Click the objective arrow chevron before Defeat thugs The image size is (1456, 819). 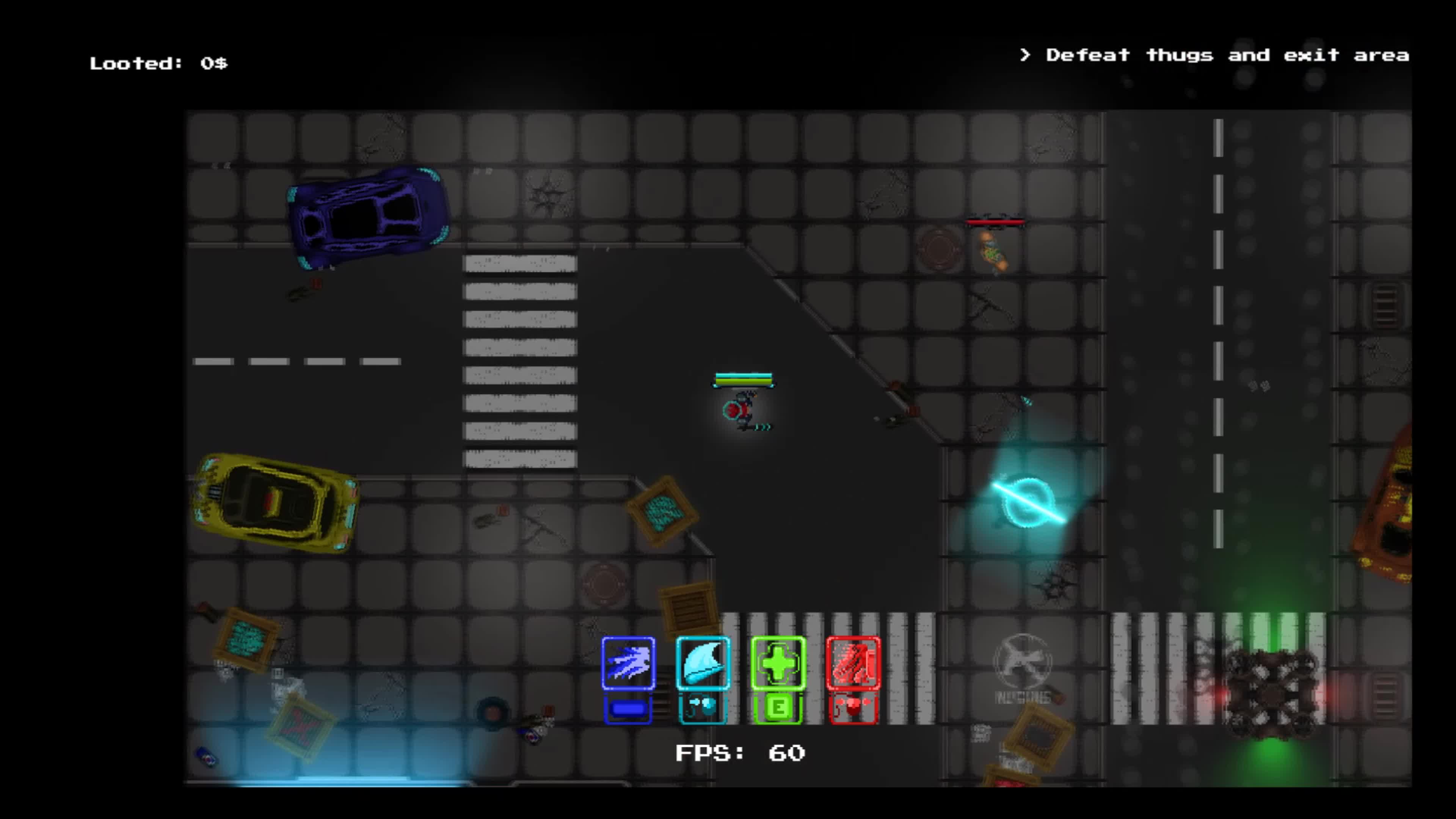pos(1026,55)
